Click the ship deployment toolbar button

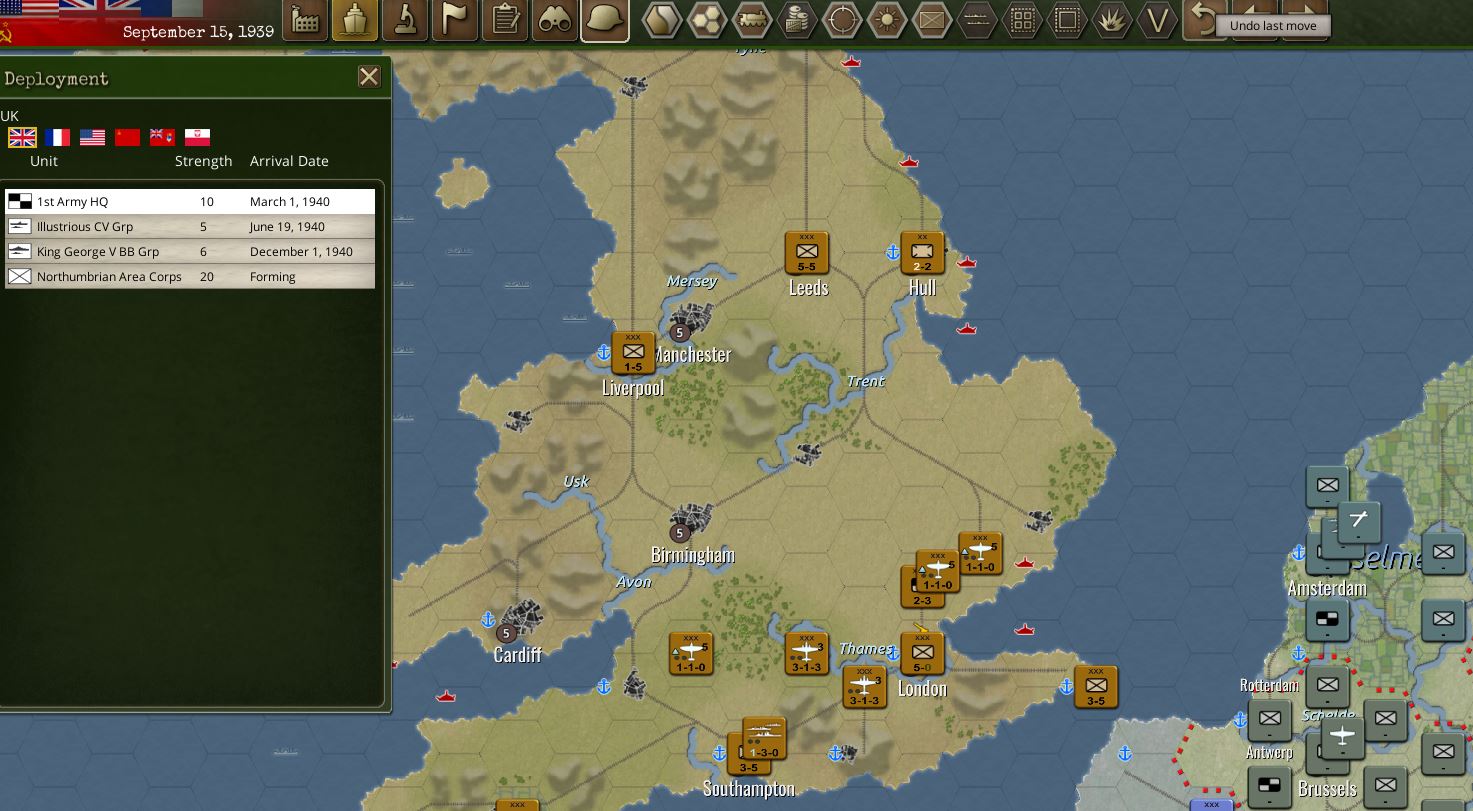coord(355,20)
